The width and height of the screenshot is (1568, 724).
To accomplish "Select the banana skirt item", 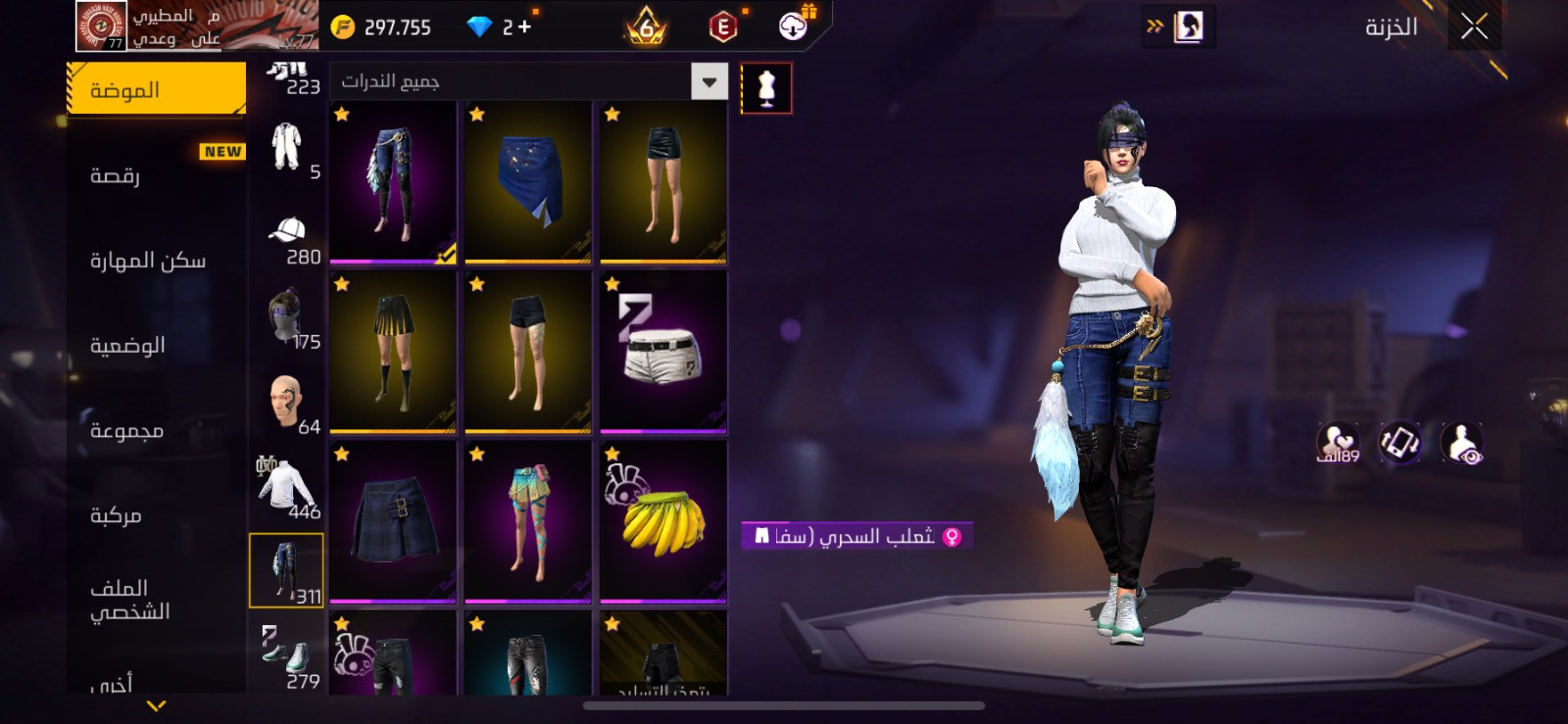I will (x=663, y=521).
